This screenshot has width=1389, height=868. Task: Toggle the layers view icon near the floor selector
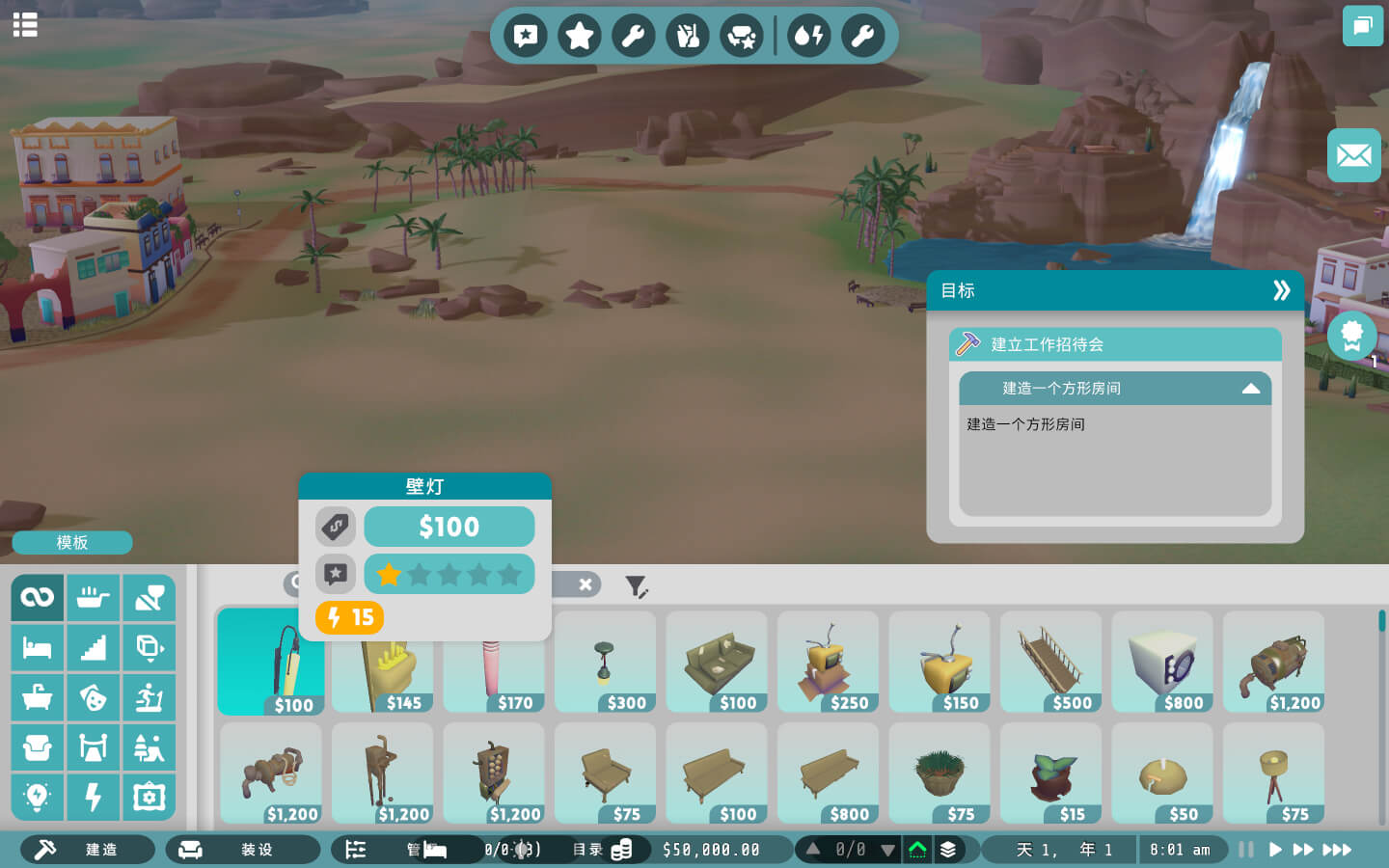coord(946,850)
